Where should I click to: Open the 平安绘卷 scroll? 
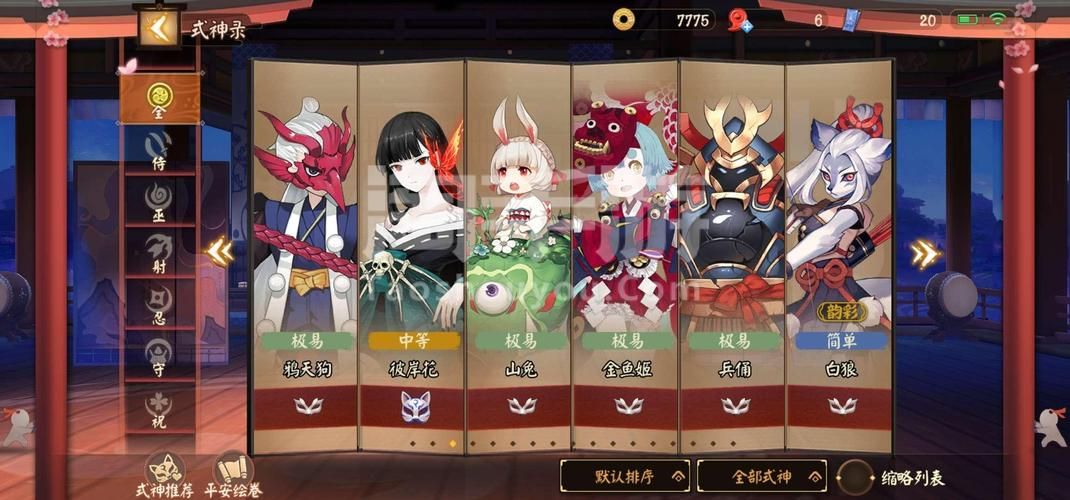click(233, 473)
